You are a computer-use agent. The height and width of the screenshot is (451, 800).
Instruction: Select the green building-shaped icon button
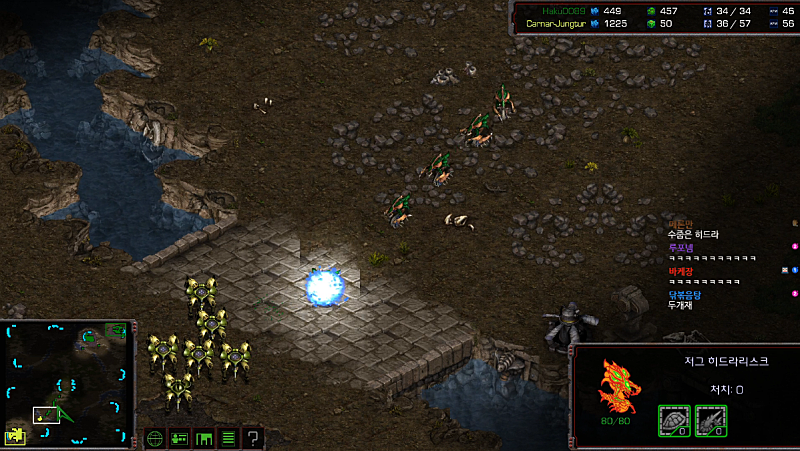tap(204, 438)
